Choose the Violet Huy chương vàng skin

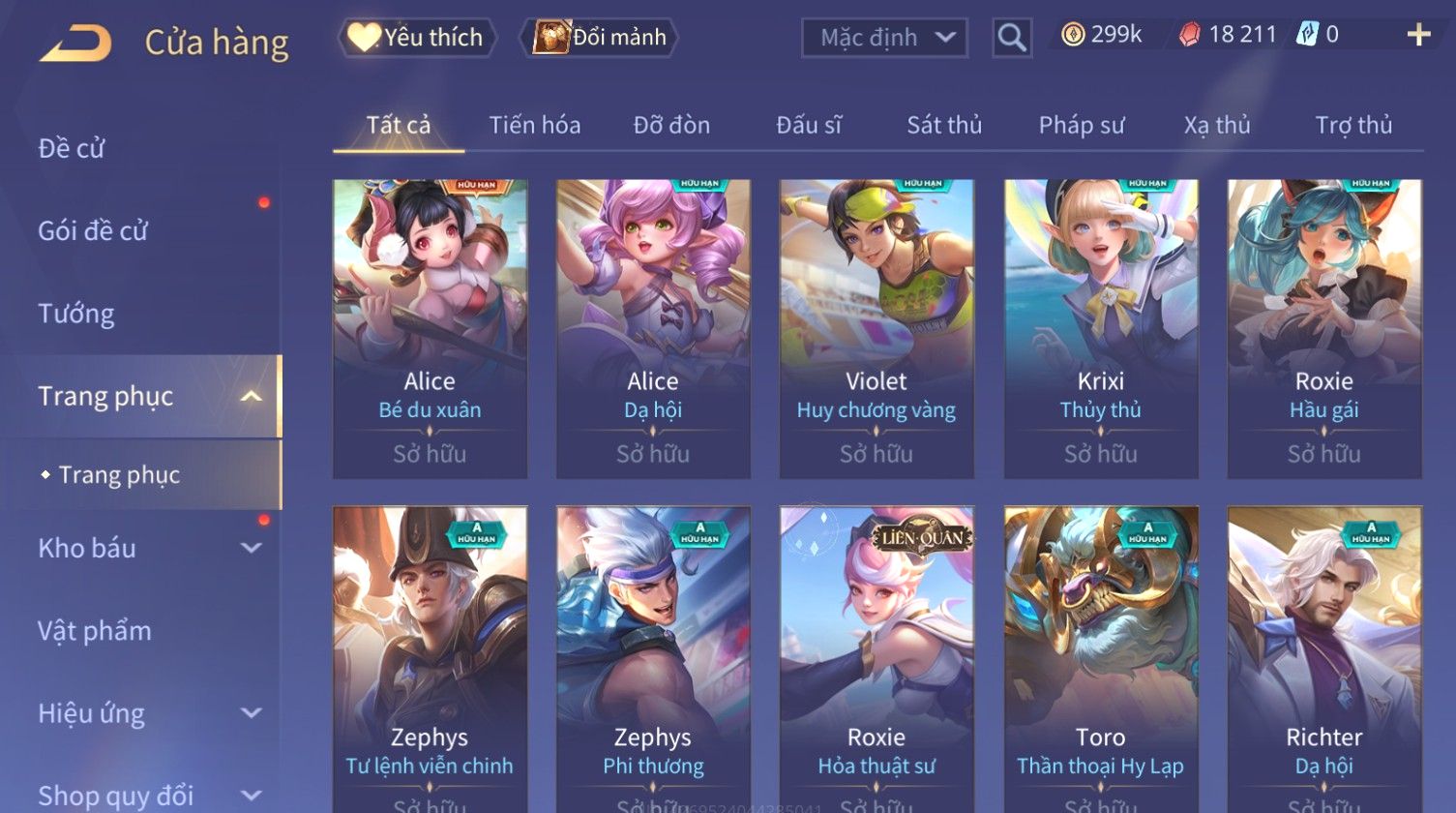pos(877,327)
